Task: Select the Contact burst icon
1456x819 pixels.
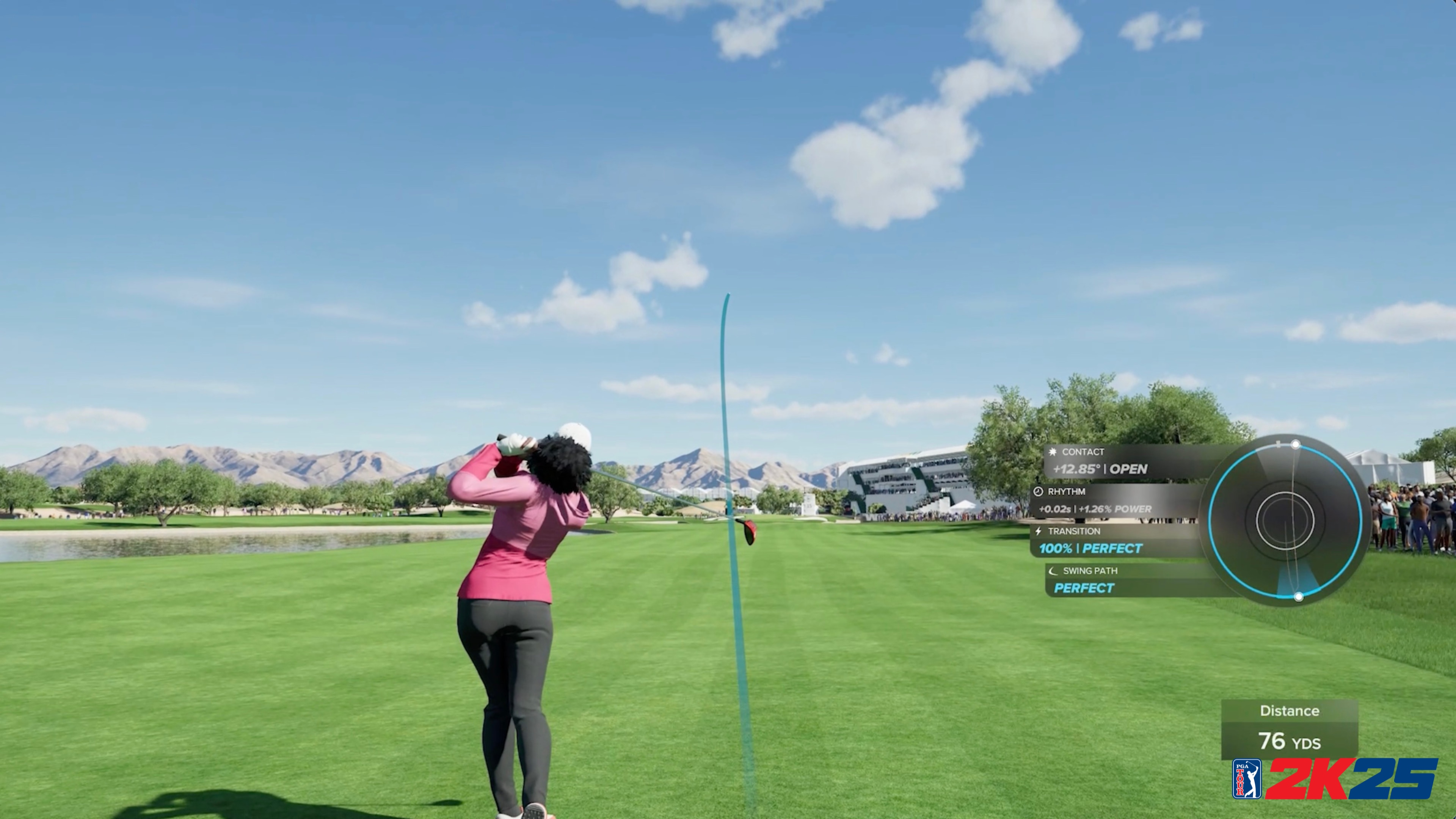Action: pos(1053,452)
